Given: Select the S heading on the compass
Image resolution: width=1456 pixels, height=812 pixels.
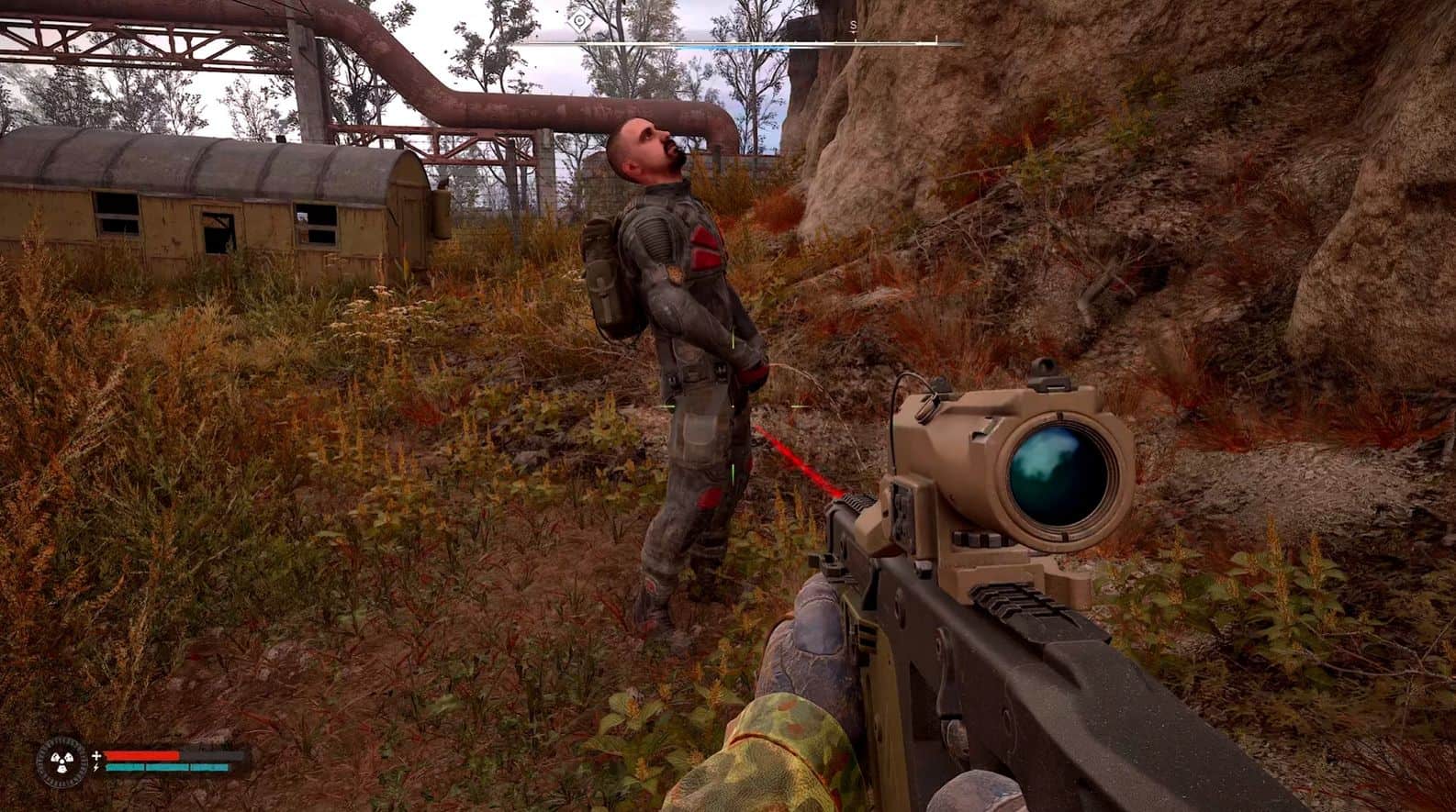Looking at the screenshot, I should 853,26.
